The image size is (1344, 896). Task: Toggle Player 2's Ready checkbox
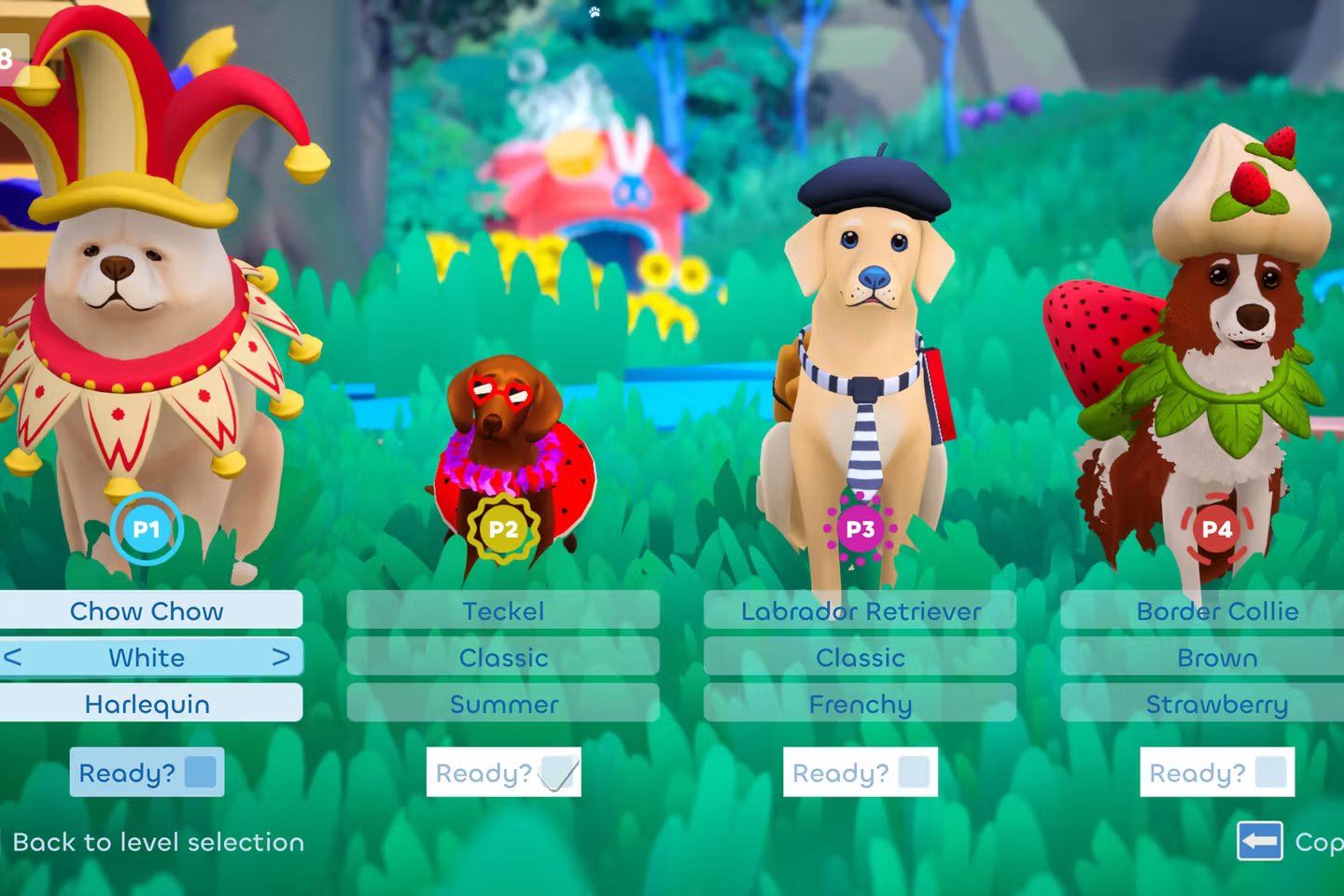558,772
